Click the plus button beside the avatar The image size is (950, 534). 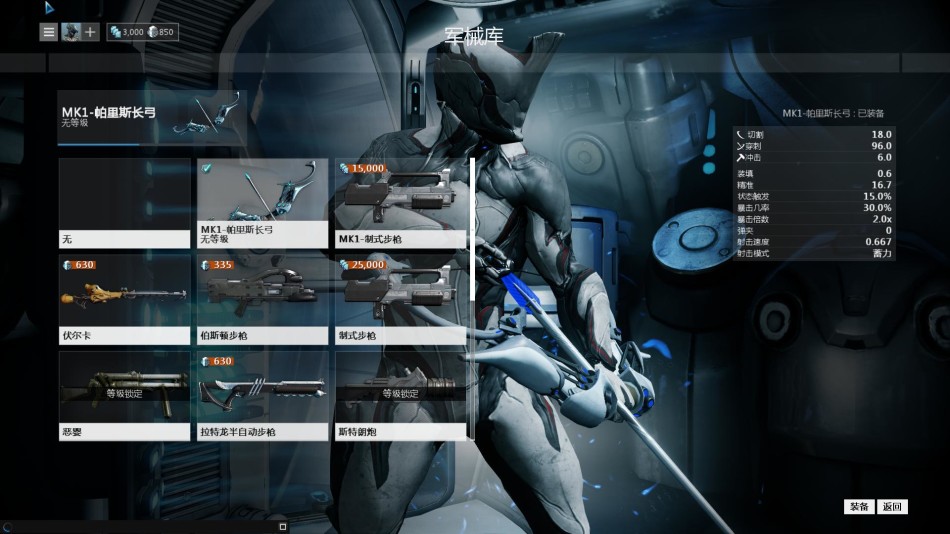[x=90, y=32]
